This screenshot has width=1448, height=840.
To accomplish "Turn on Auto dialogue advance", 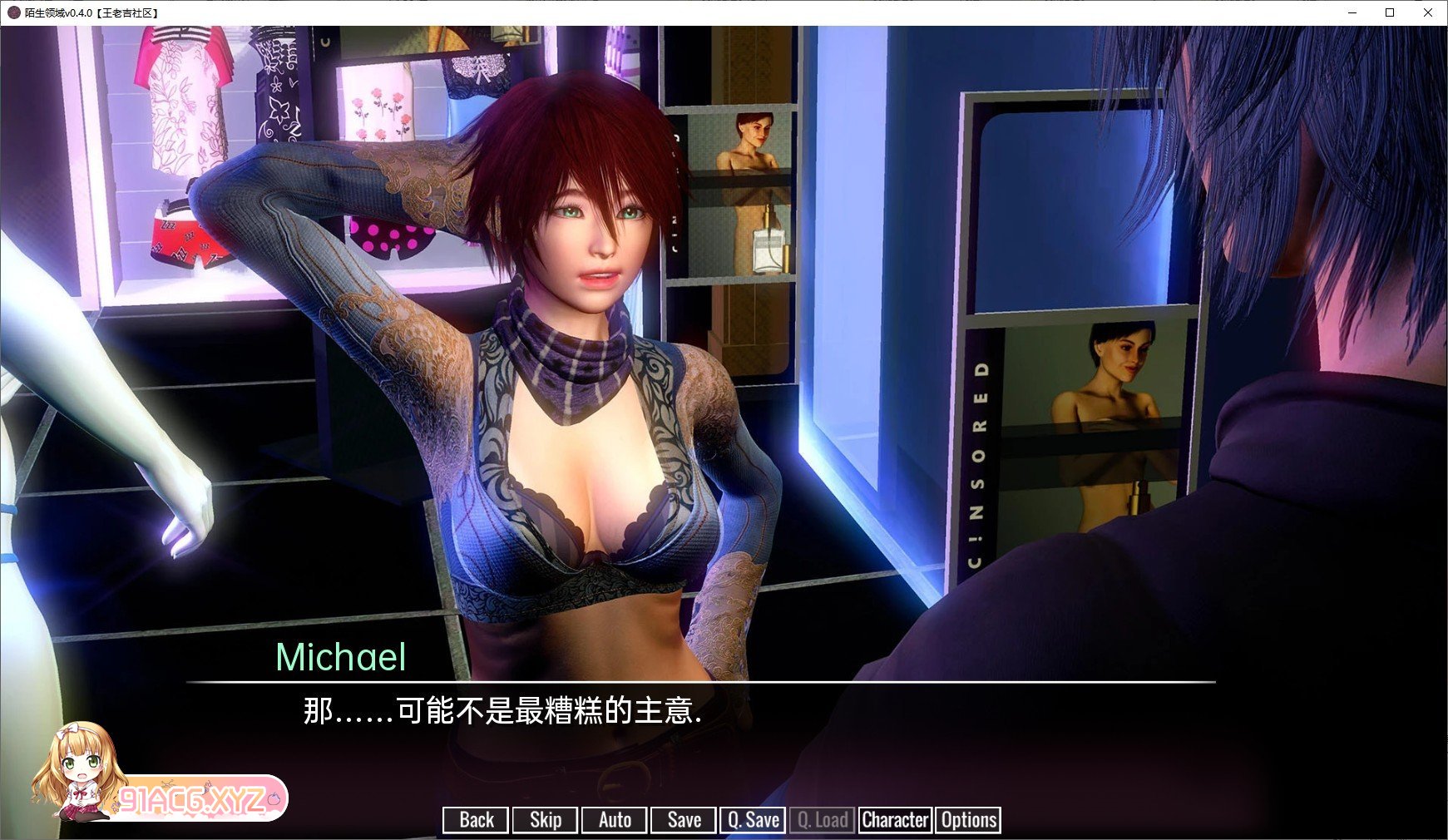I will tap(615, 820).
